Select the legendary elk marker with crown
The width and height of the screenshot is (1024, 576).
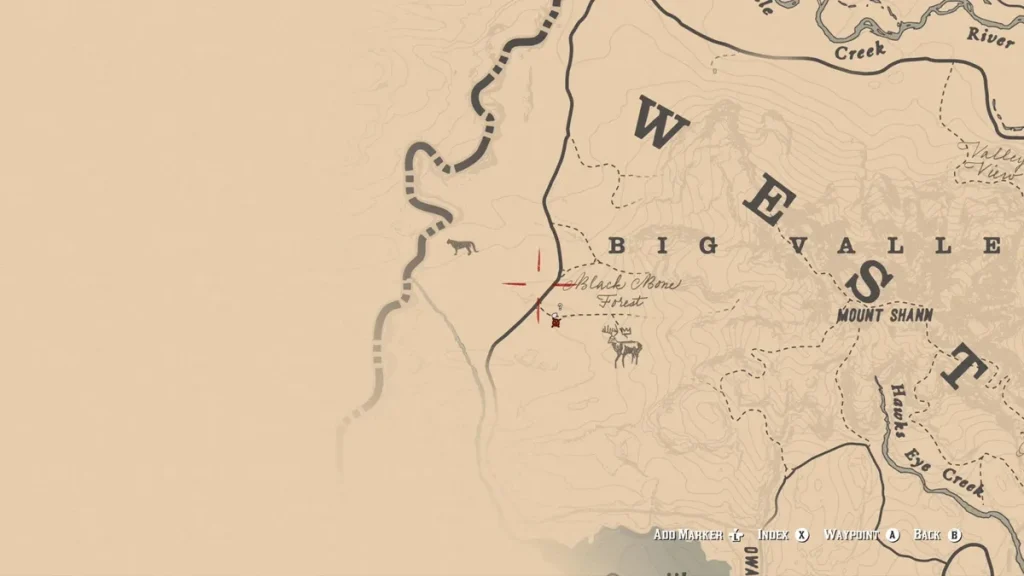(624, 345)
